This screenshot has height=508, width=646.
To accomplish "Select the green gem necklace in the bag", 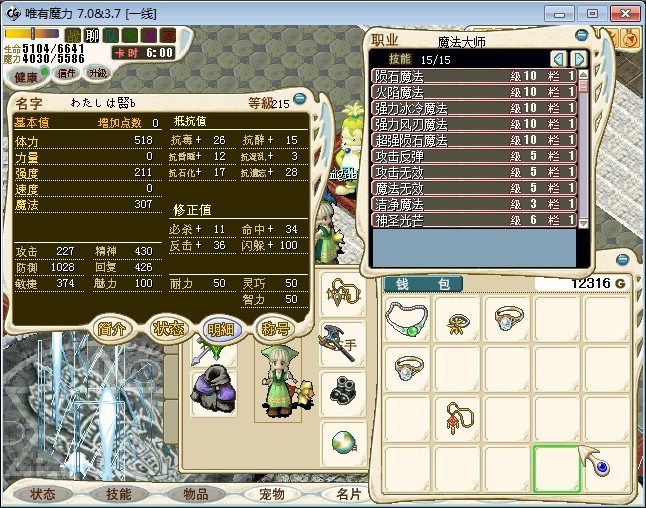I will pos(409,321).
